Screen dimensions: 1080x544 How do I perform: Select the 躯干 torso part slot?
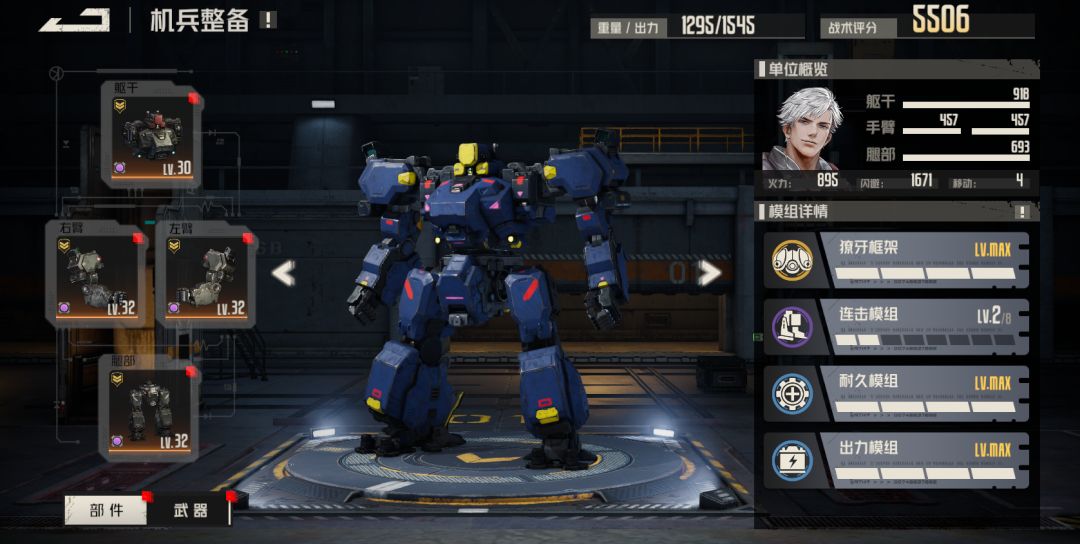pyautogui.click(x=150, y=133)
